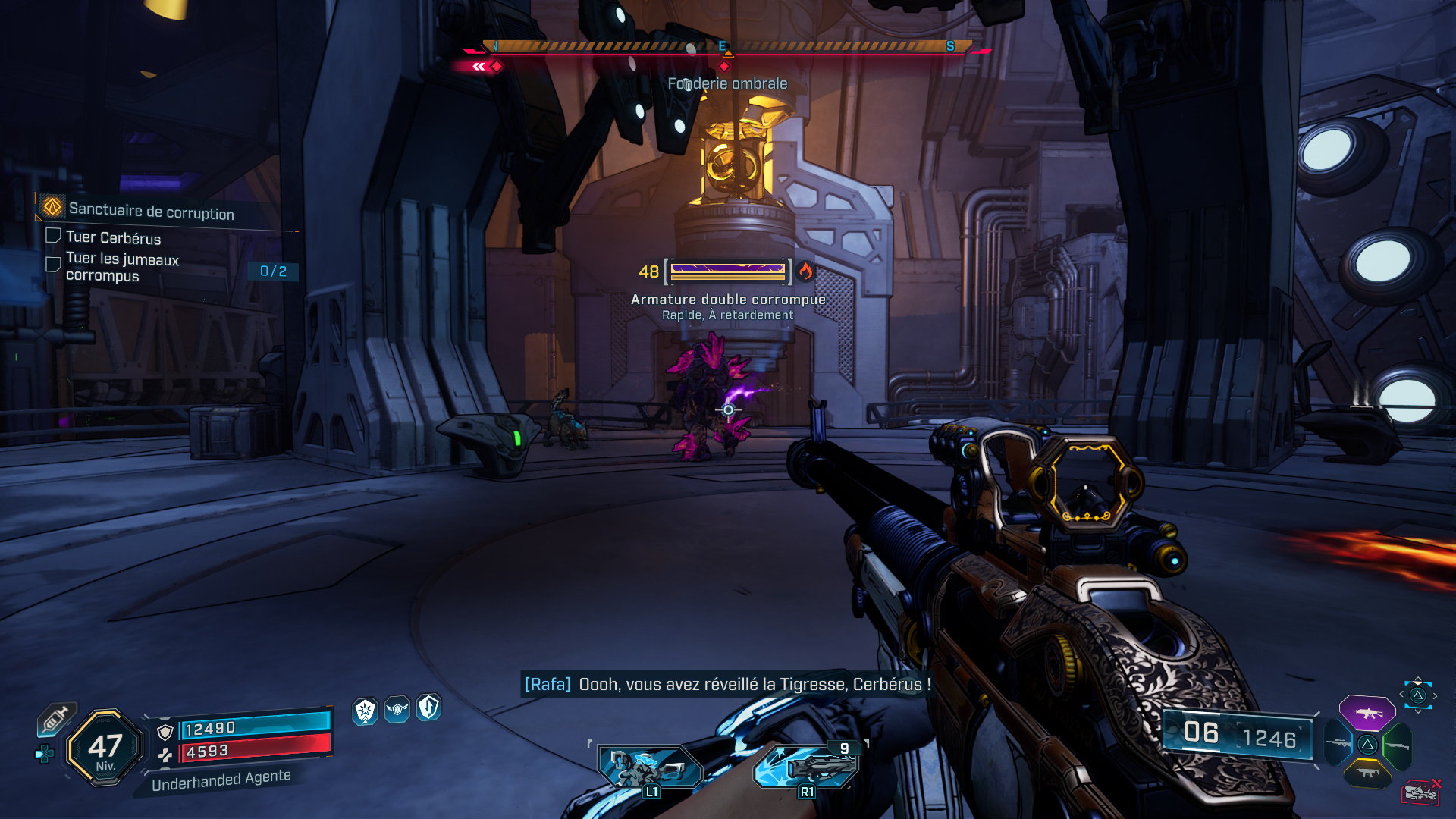Select the Sanctuaire de corruption quest tracker
Screen dimensions: 1456x819
pyautogui.click(x=151, y=212)
